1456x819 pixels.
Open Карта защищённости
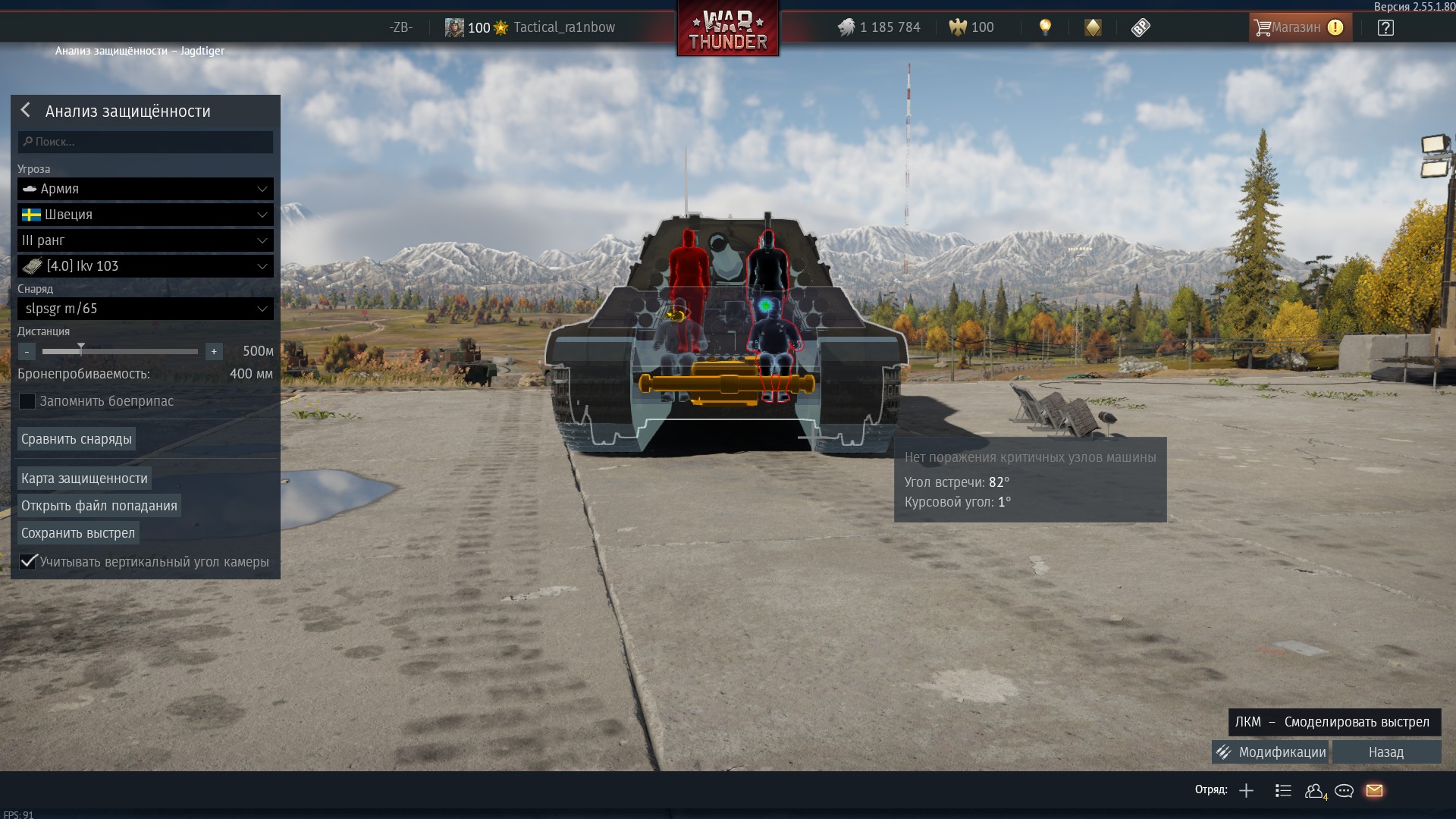coord(84,479)
